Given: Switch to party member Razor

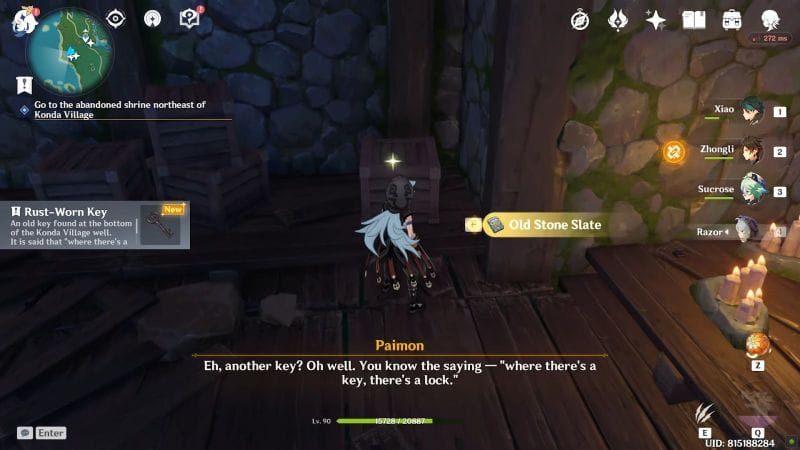Looking at the screenshot, I should pyautogui.click(x=750, y=230).
